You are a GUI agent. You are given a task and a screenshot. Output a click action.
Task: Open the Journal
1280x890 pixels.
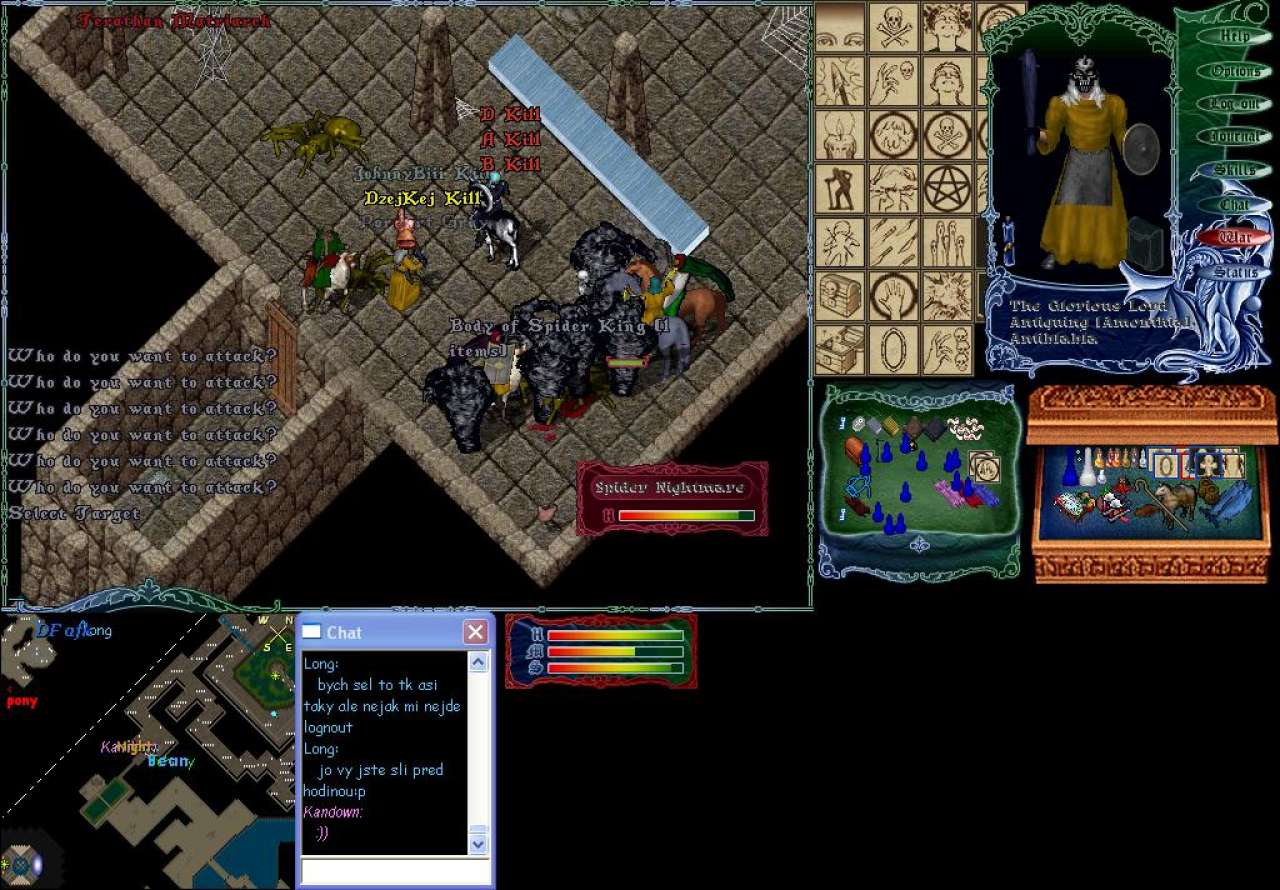pyautogui.click(x=1236, y=137)
